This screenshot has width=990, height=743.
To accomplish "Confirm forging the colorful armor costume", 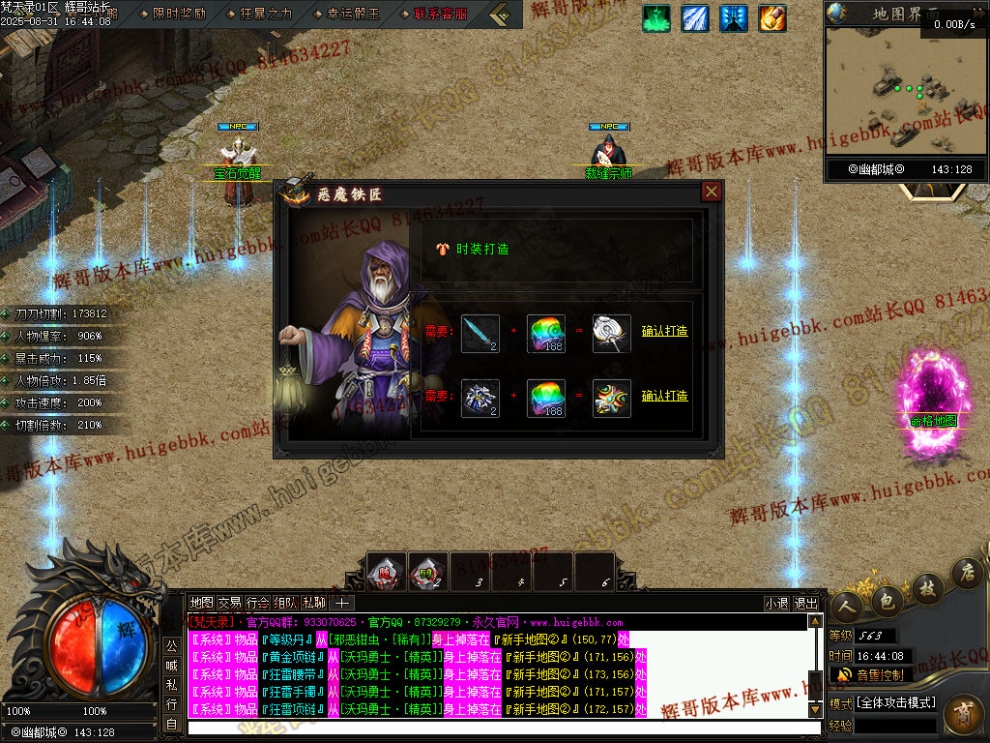I will pyautogui.click(x=664, y=396).
